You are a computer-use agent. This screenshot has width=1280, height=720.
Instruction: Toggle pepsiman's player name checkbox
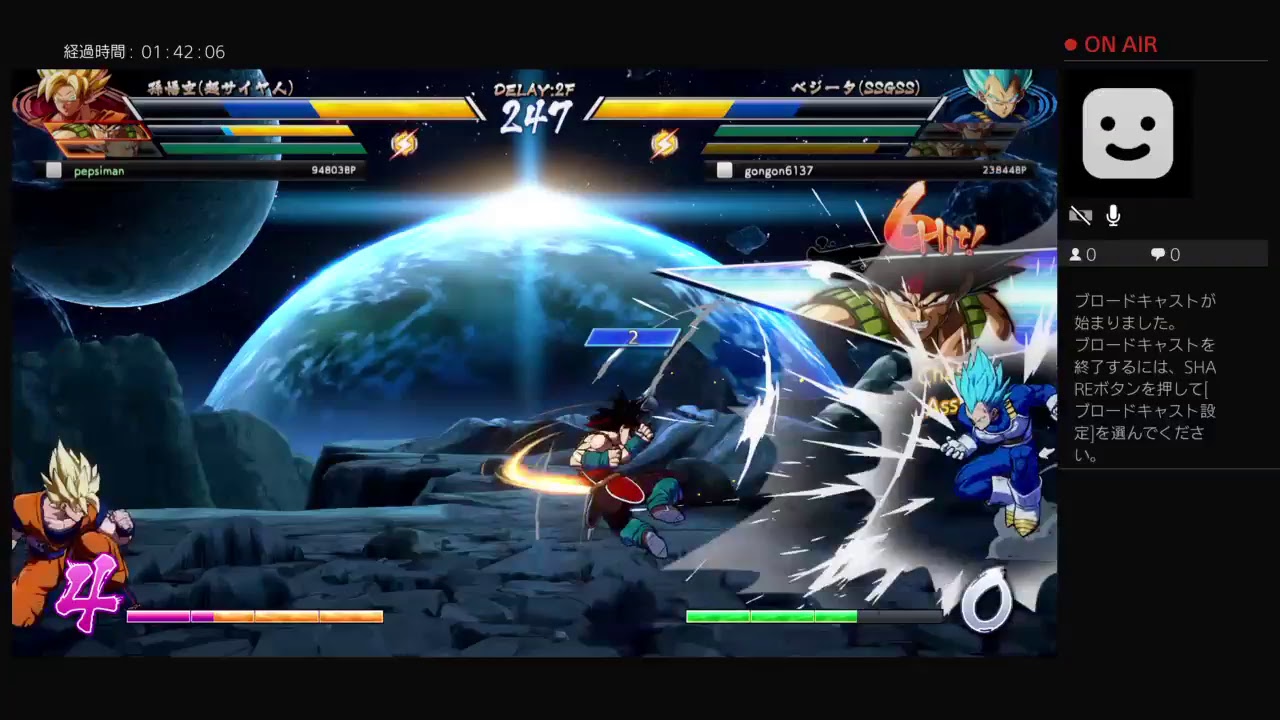pos(54,170)
